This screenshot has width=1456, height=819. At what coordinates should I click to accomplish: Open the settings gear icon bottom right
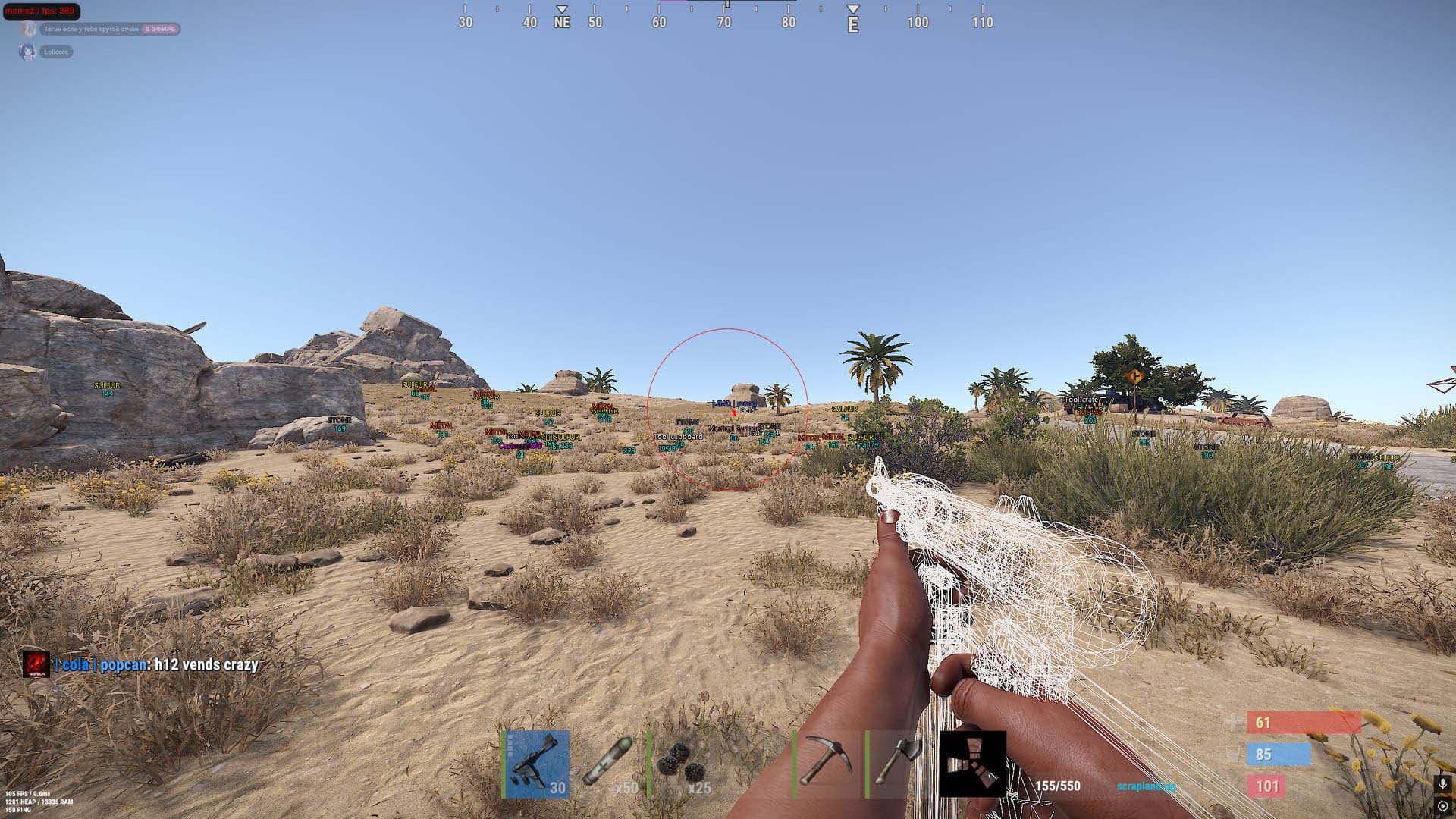tap(1444, 805)
